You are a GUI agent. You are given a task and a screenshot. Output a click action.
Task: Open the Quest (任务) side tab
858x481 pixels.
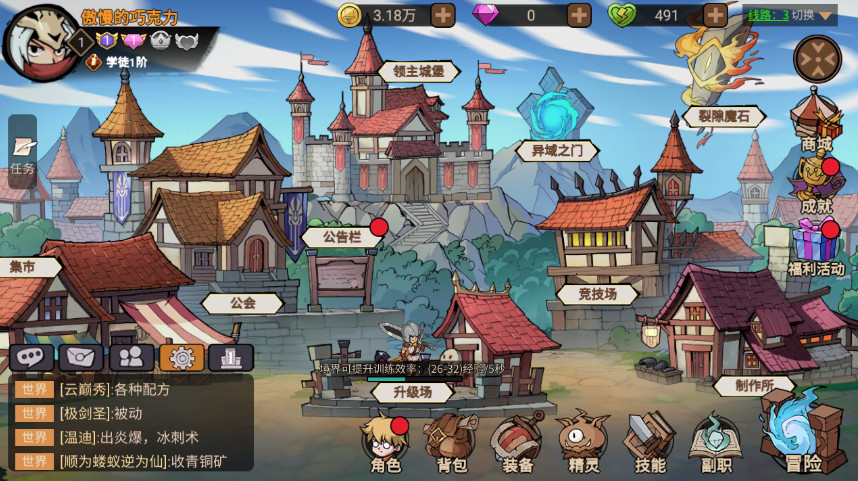[22, 153]
